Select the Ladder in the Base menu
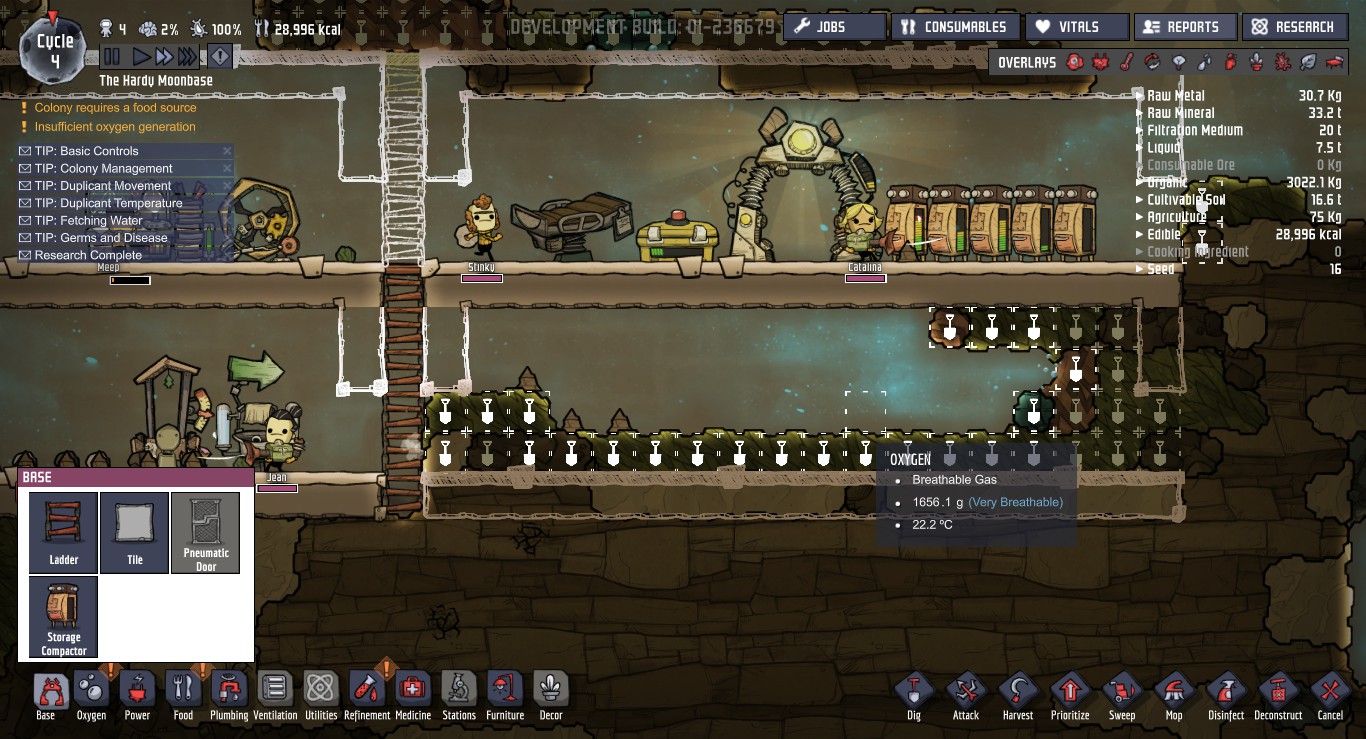This screenshot has height=739, width=1366. pyautogui.click(x=62, y=532)
